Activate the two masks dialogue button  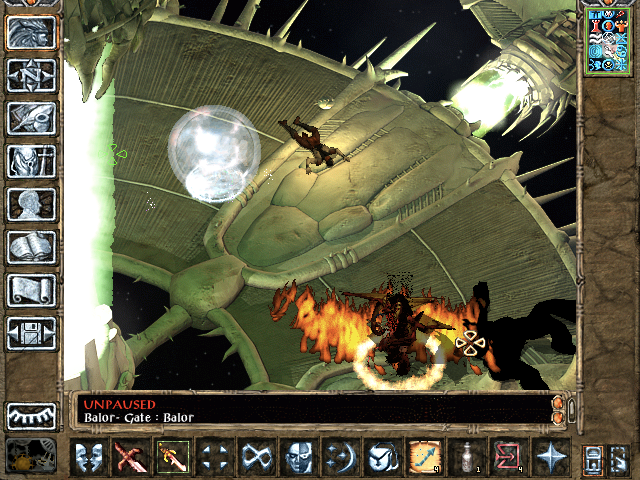(89, 457)
